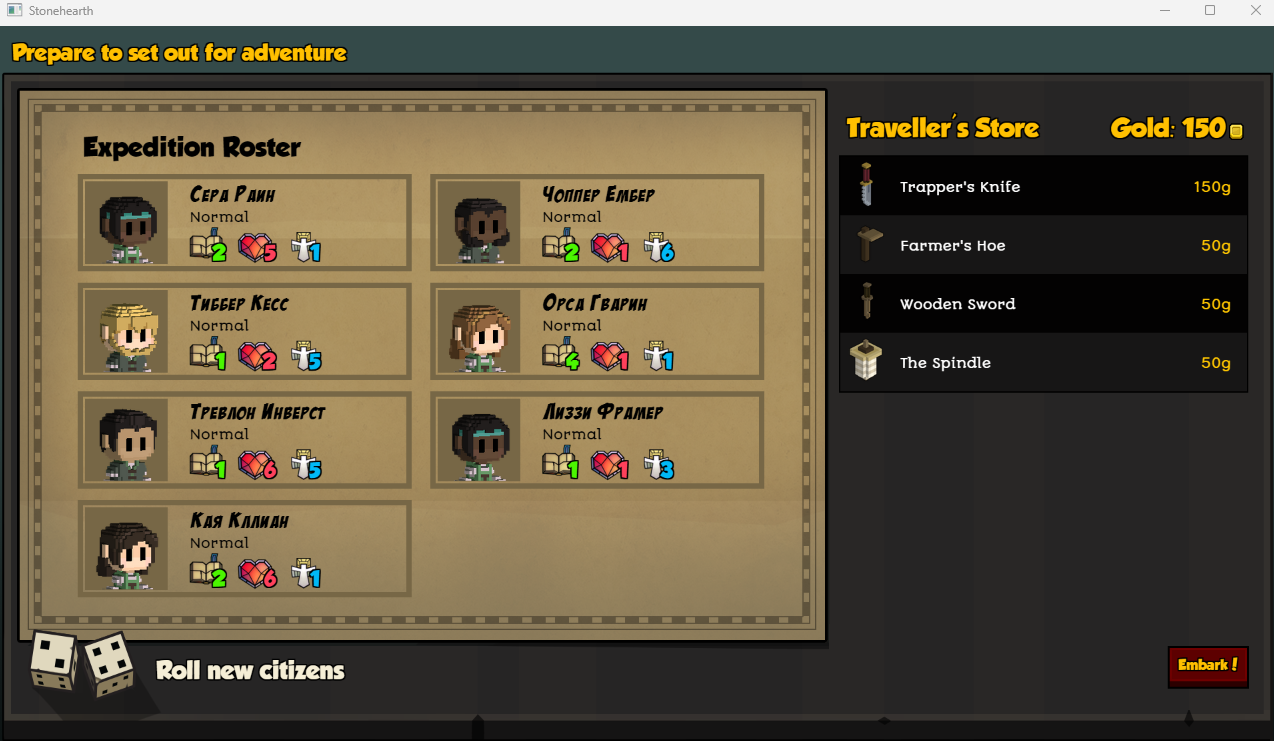Viewport: 1274px width, 741px height.
Task: Select the Wooden Sword store item
Action: tap(1043, 304)
